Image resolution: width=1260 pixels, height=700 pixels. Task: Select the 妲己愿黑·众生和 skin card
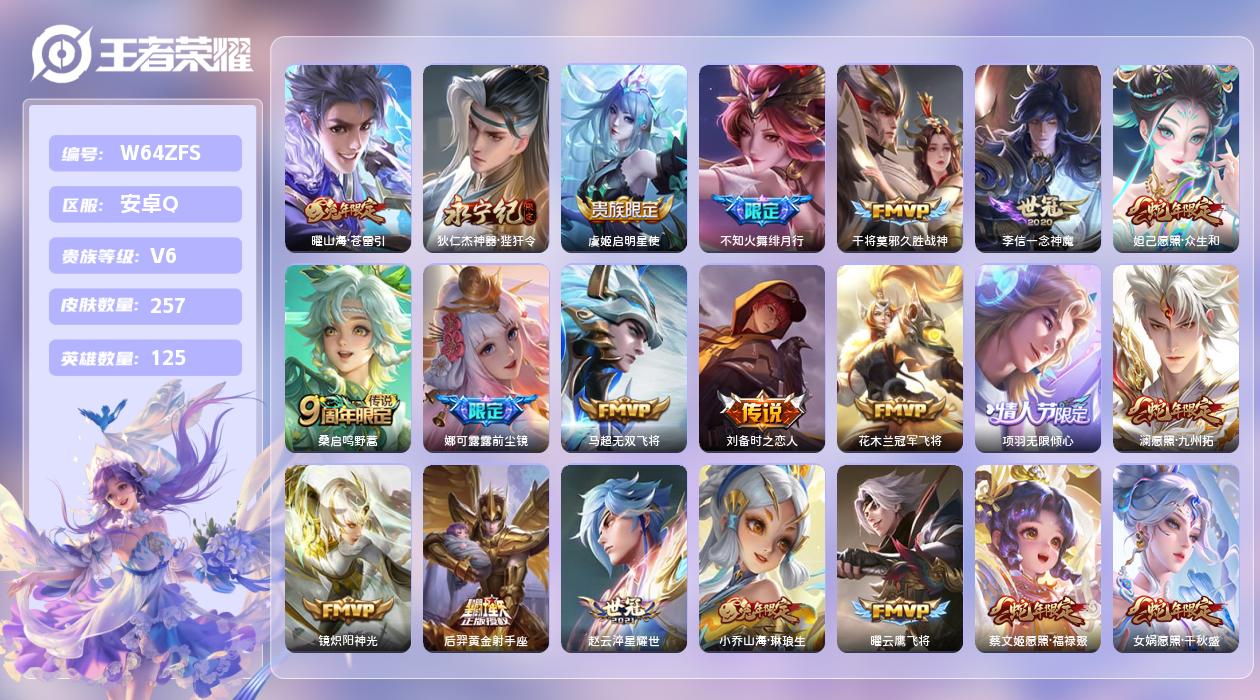(x=1176, y=158)
